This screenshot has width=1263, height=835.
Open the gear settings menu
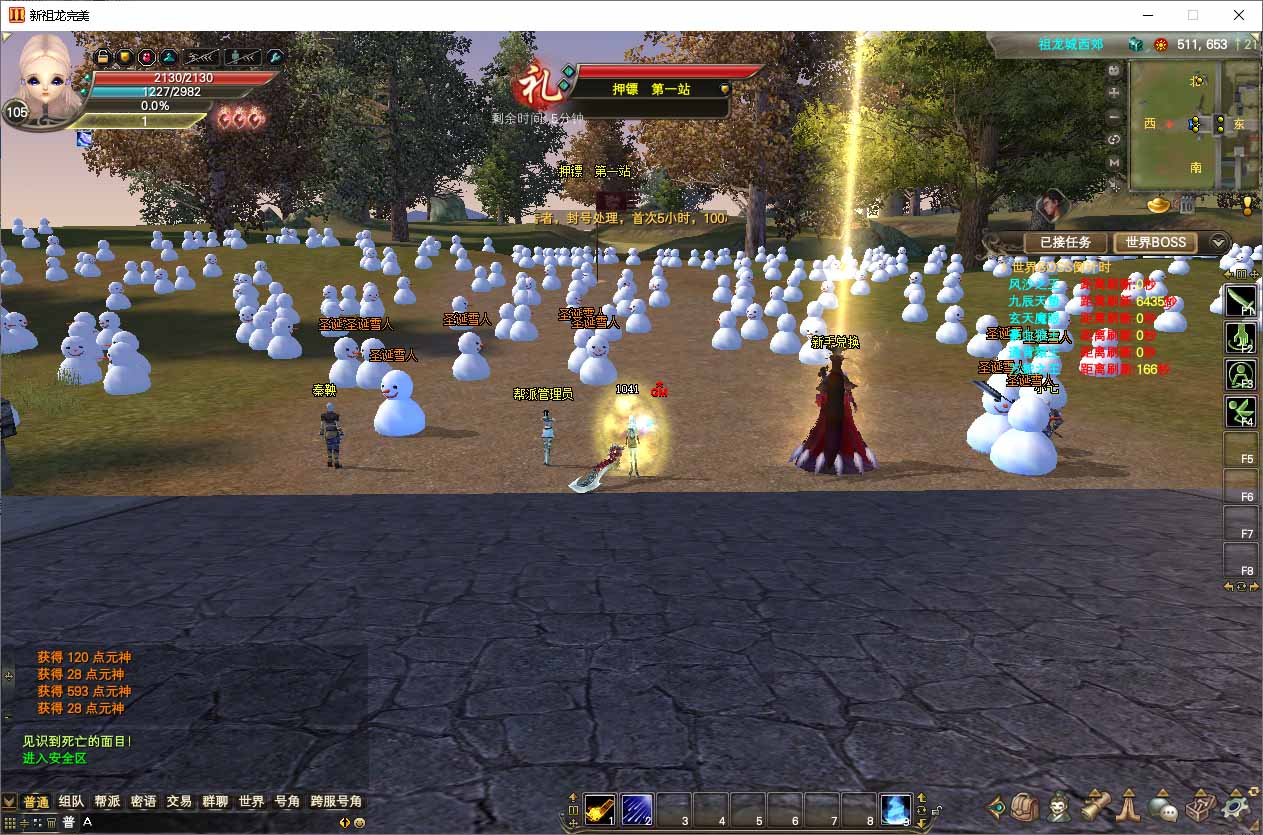click(x=1238, y=806)
